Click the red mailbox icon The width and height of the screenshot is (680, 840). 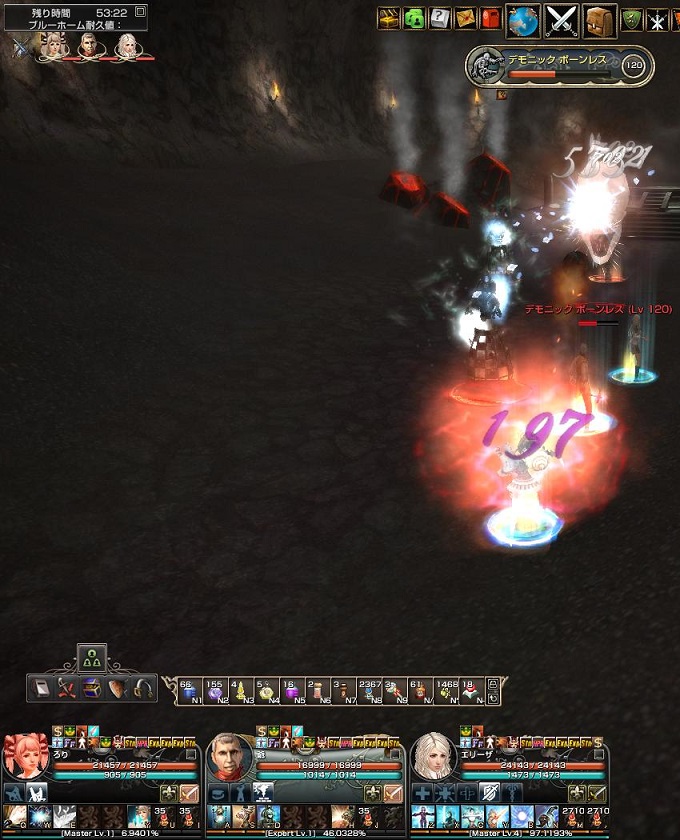click(490, 18)
